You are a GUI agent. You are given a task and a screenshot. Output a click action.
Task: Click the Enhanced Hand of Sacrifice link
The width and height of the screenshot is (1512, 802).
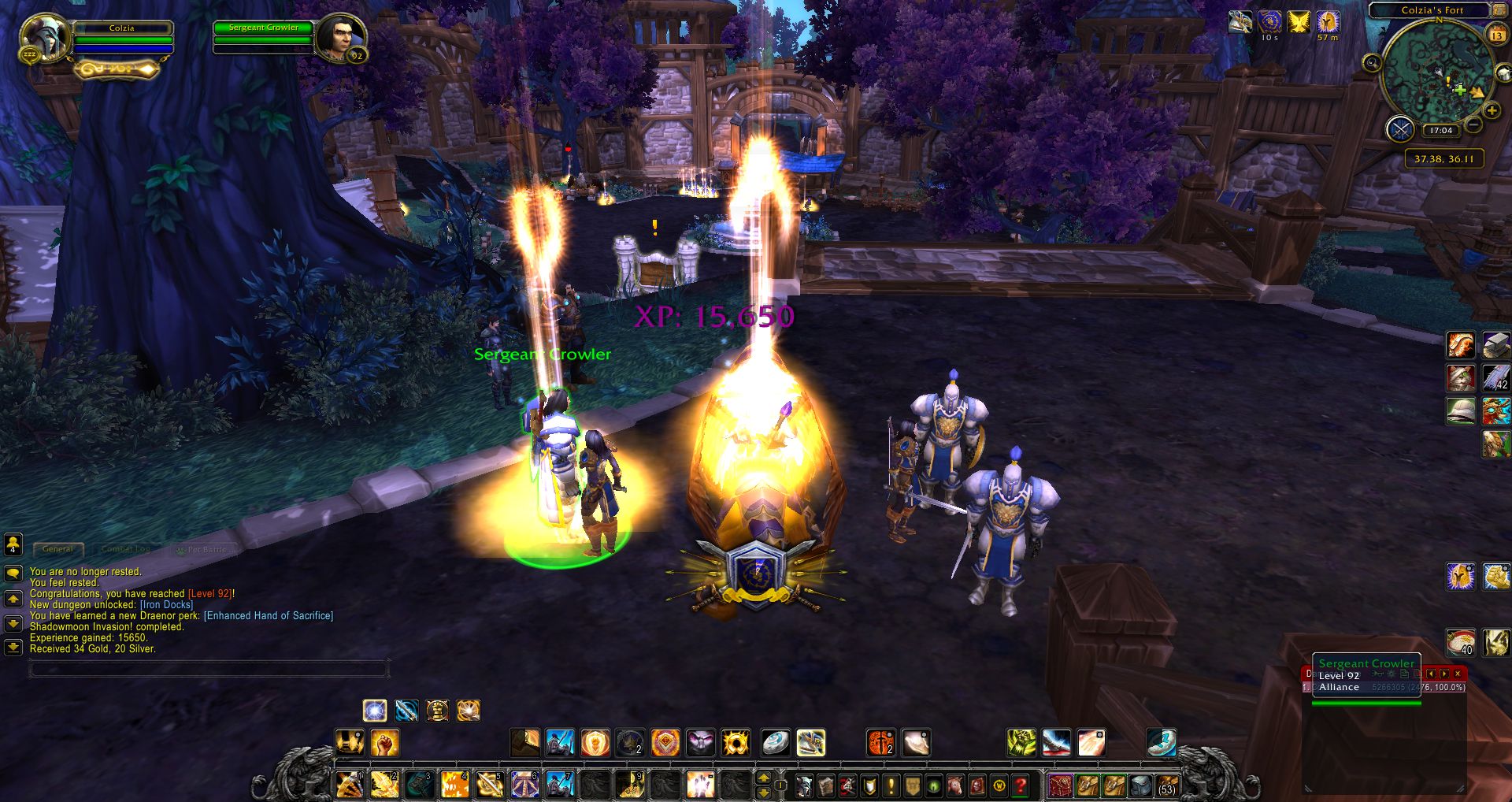[x=269, y=616]
